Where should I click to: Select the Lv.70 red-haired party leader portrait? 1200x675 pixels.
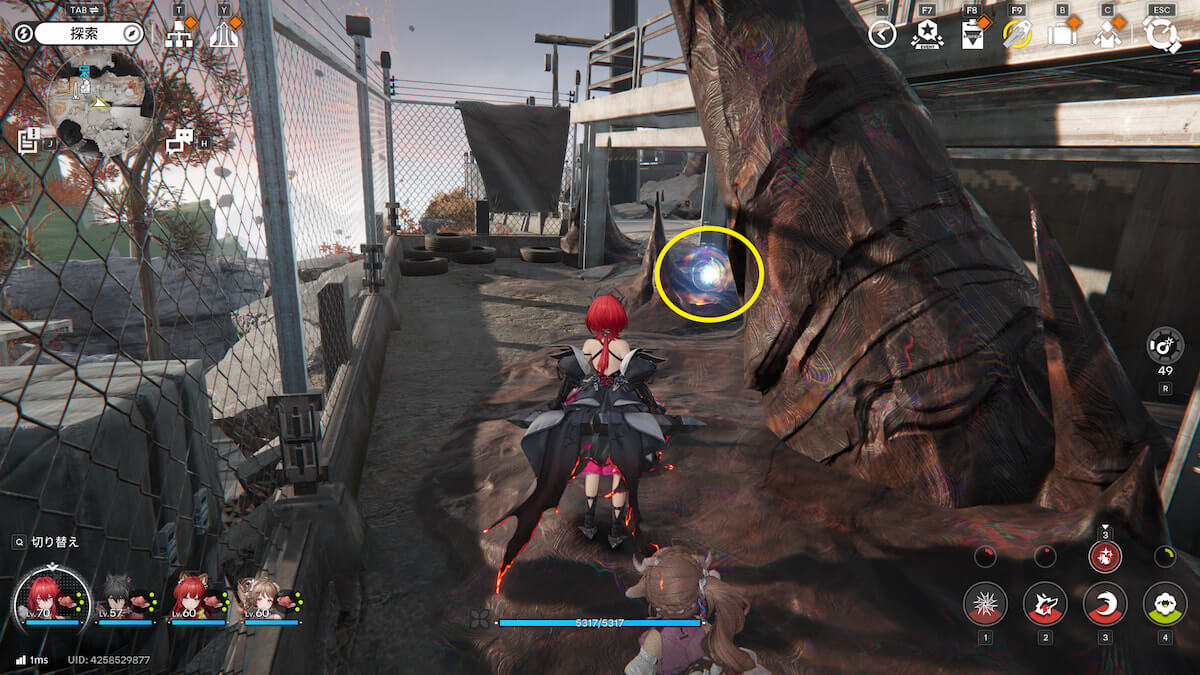click(x=45, y=598)
